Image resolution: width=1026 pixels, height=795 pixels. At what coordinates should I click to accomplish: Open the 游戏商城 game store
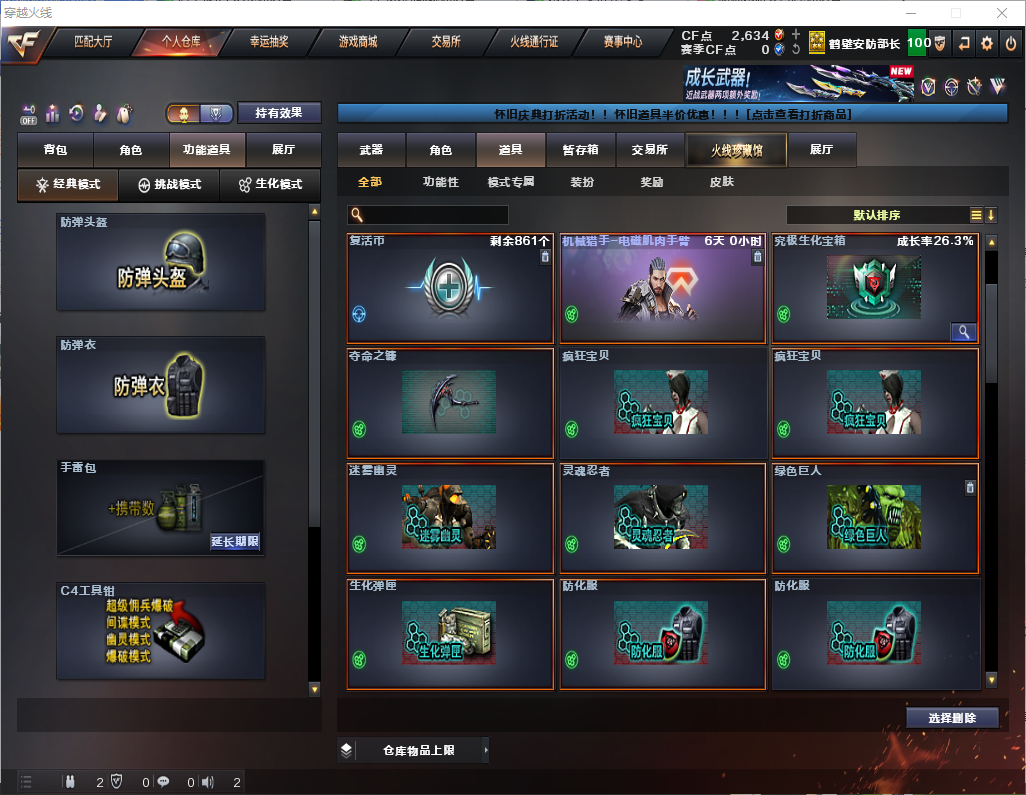point(357,42)
